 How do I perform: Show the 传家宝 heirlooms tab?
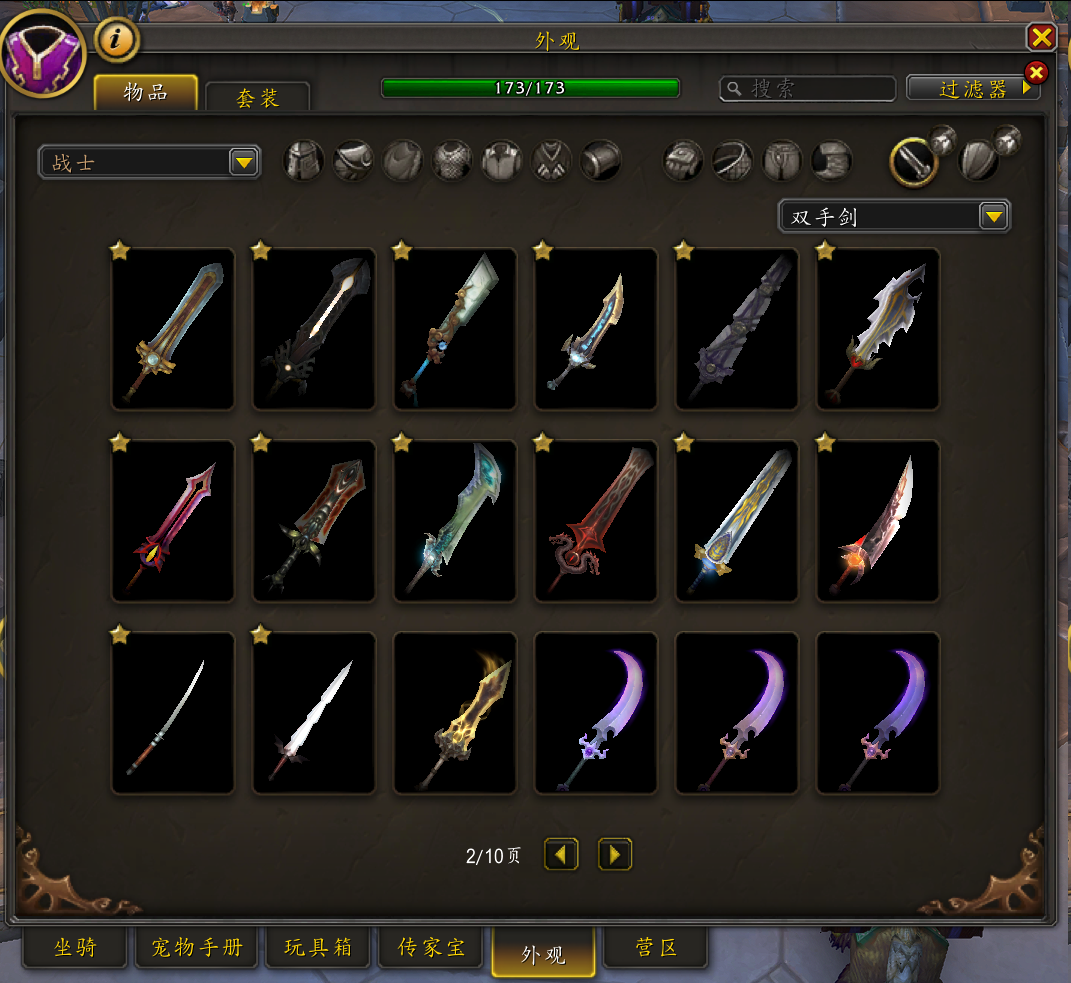[x=431, y=947]
